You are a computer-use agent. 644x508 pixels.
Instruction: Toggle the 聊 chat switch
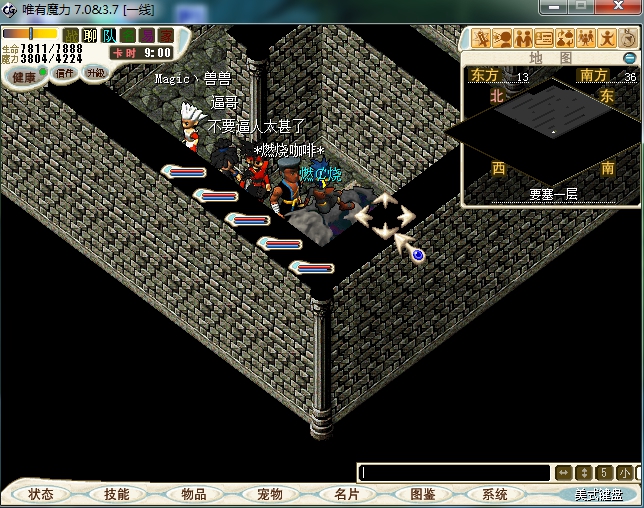coord(90,35)
